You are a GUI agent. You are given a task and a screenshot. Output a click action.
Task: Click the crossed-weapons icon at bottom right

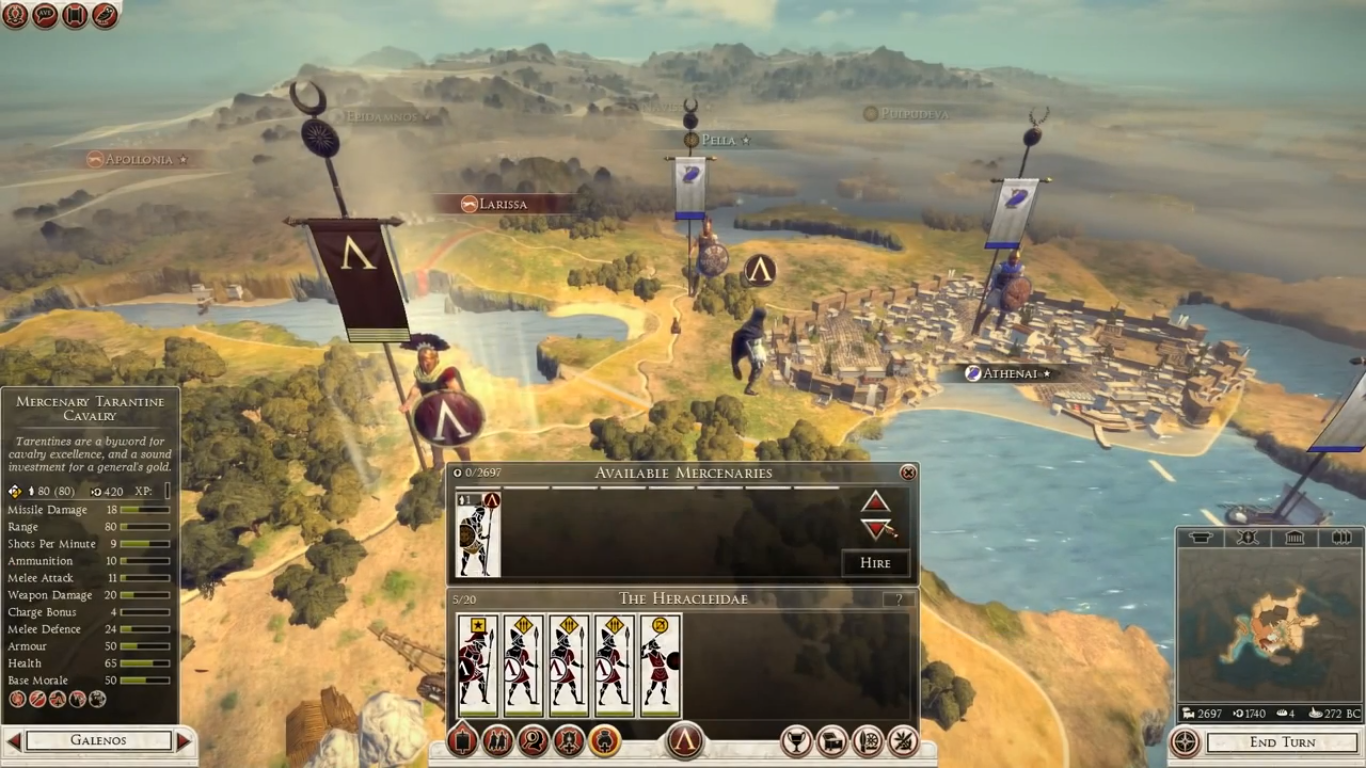tap(903, 742)
